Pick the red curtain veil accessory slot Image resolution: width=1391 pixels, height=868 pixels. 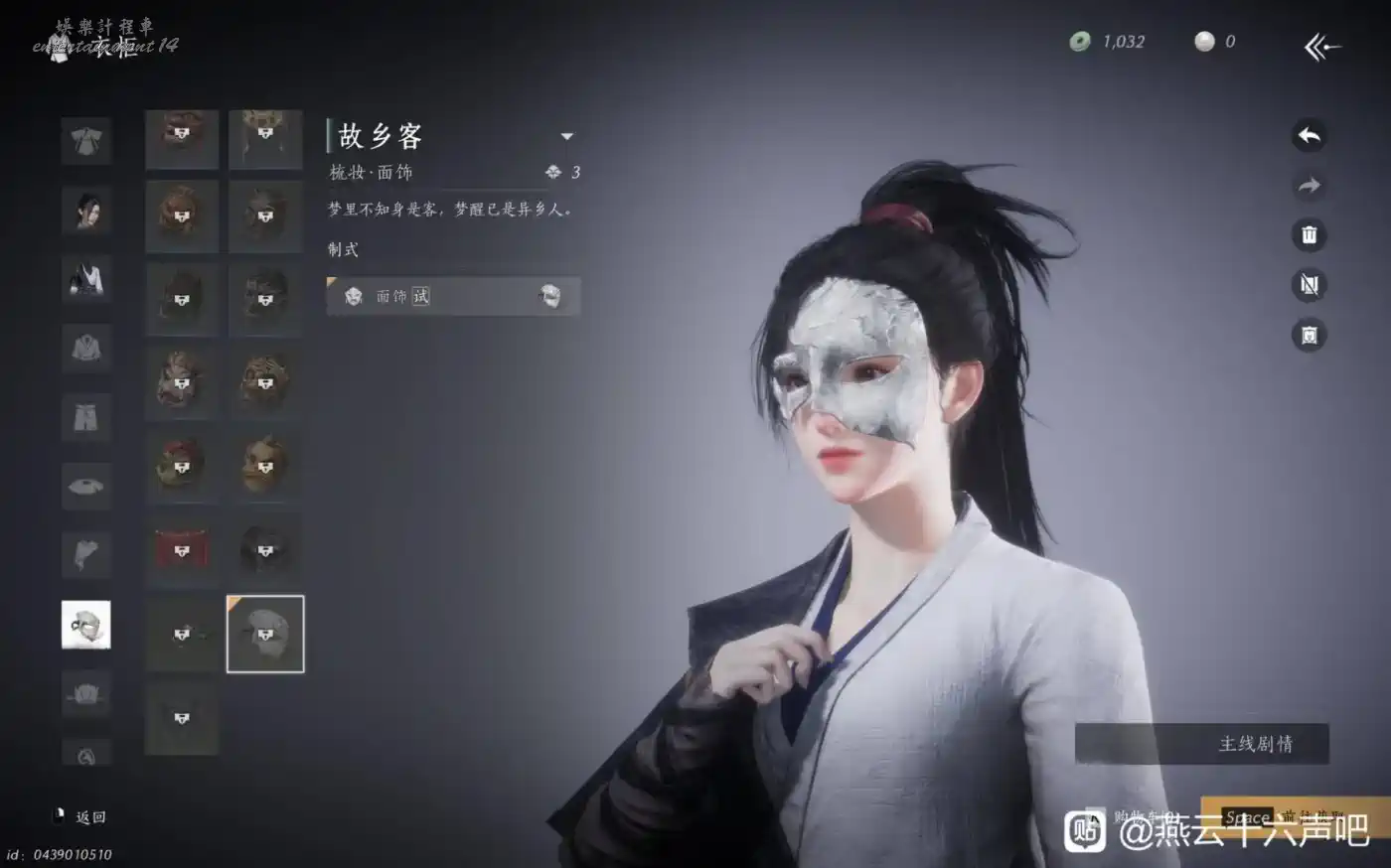(182, 550)
